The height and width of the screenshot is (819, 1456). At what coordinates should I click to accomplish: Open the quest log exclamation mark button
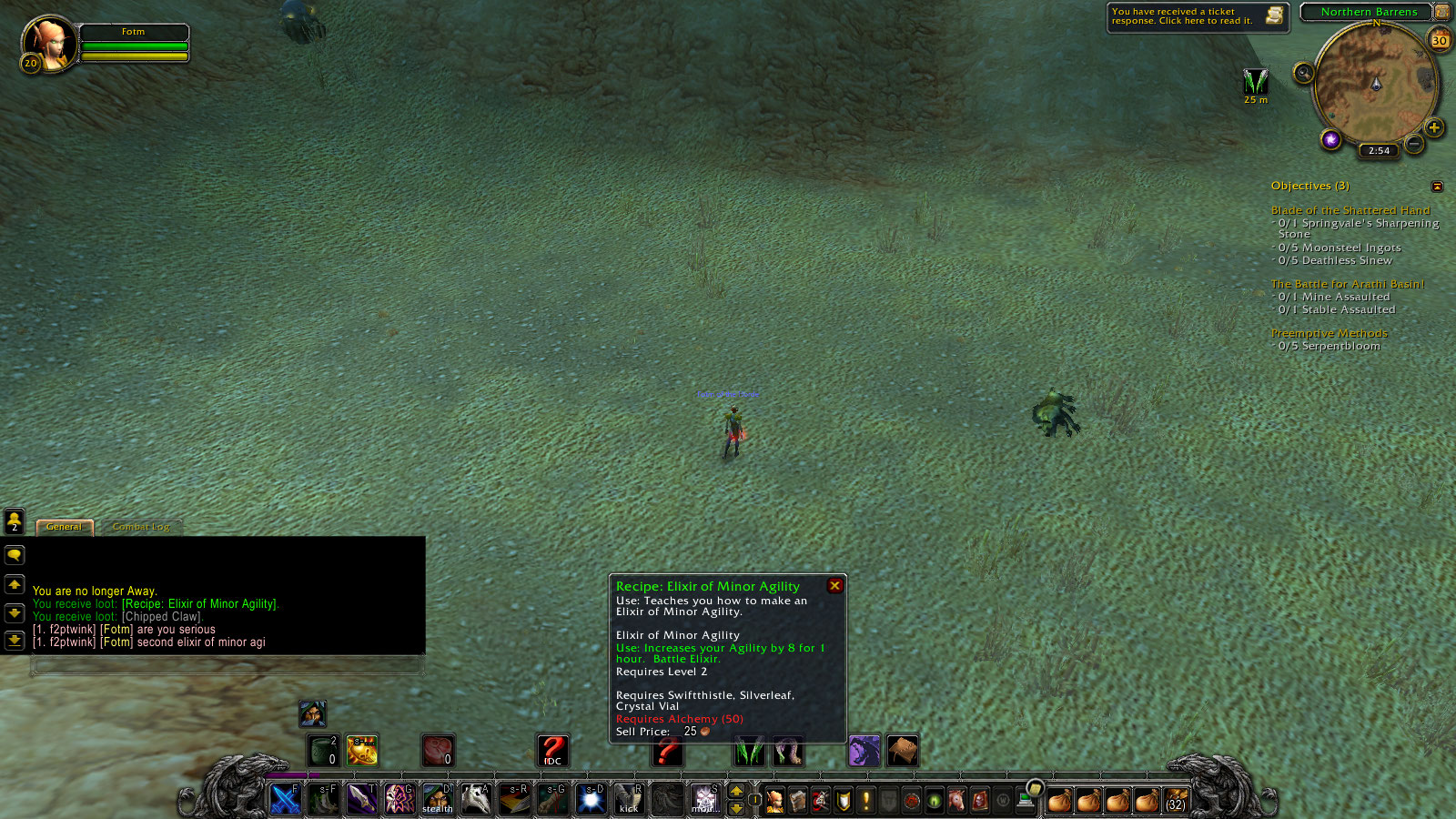(866, 800)
